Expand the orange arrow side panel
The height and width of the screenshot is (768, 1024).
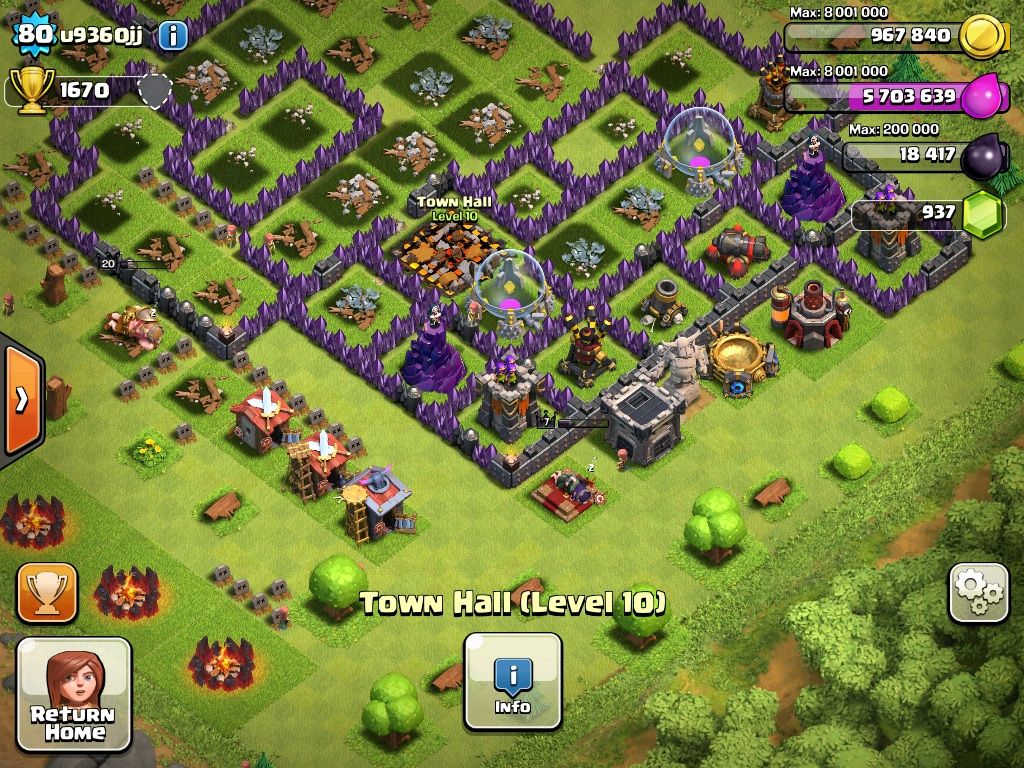coord(21,398)
